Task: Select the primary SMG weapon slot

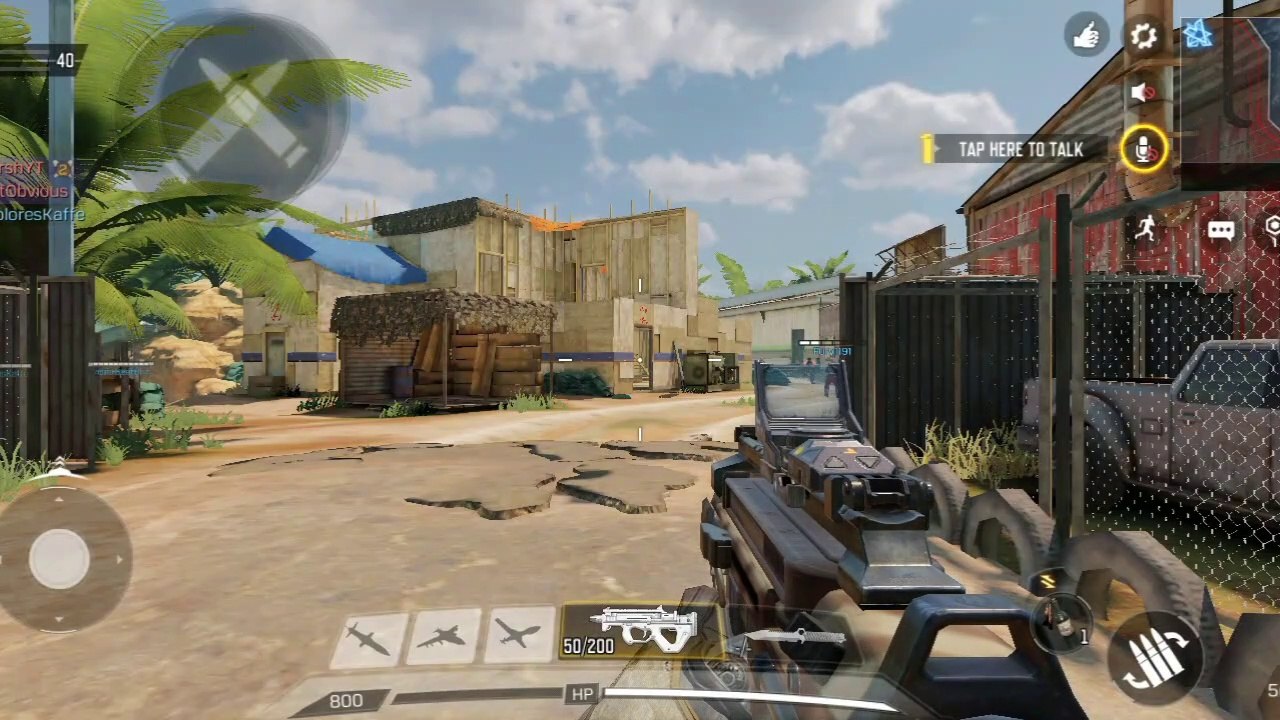Action: 640,632
